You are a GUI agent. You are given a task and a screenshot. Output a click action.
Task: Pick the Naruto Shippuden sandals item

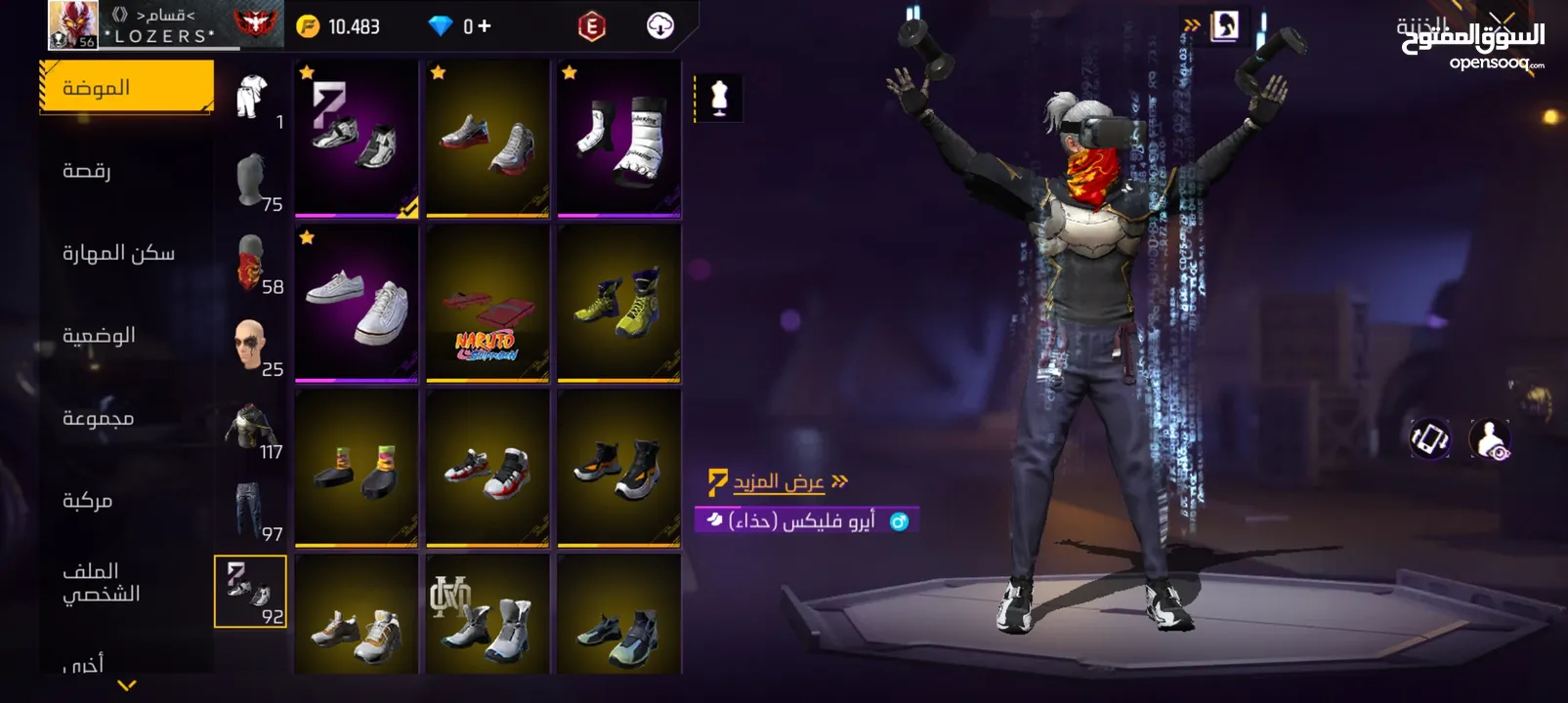pyautogui.click(x=487, y=304)
